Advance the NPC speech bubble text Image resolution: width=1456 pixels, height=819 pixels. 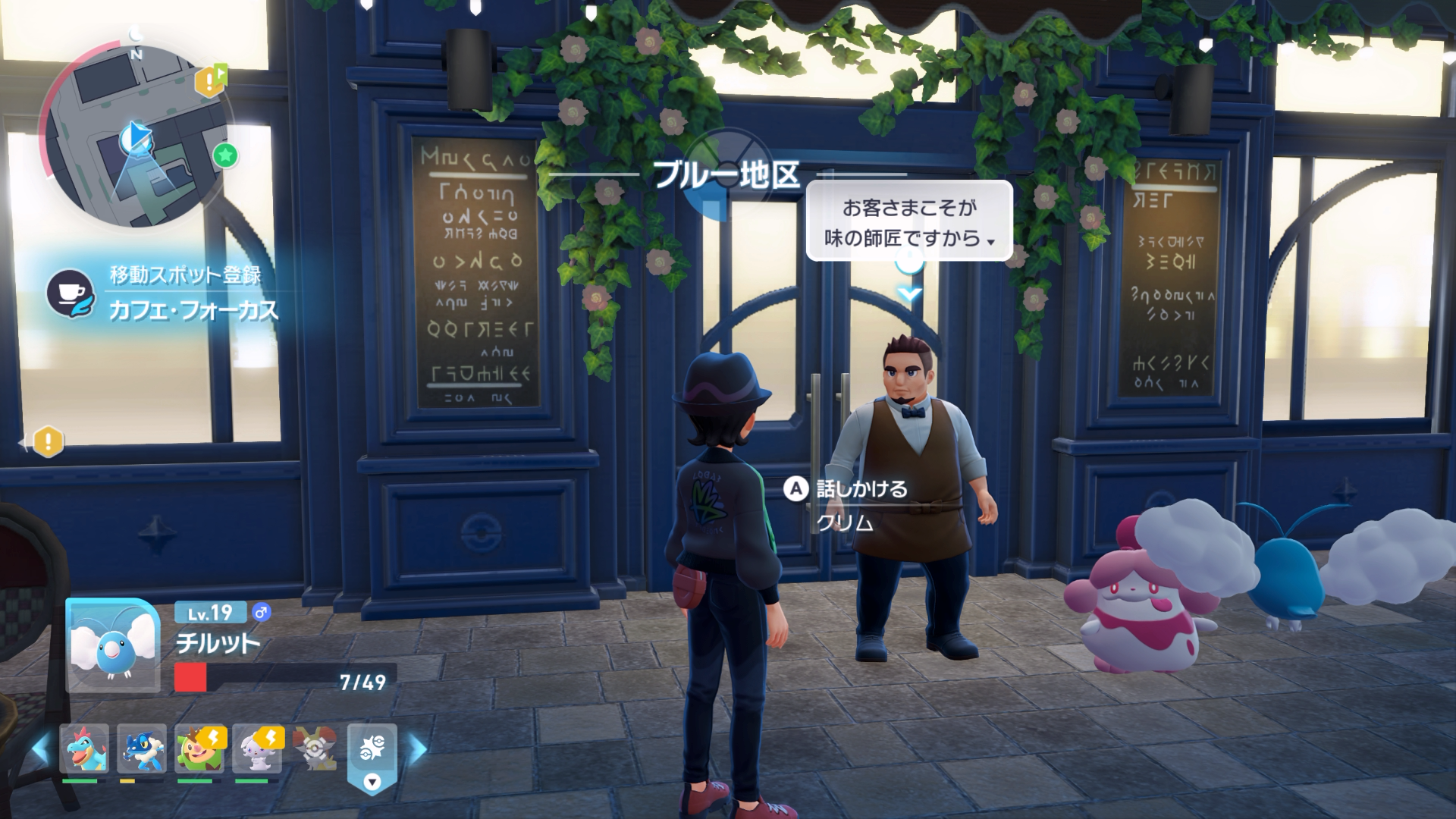tap(909, 223)
